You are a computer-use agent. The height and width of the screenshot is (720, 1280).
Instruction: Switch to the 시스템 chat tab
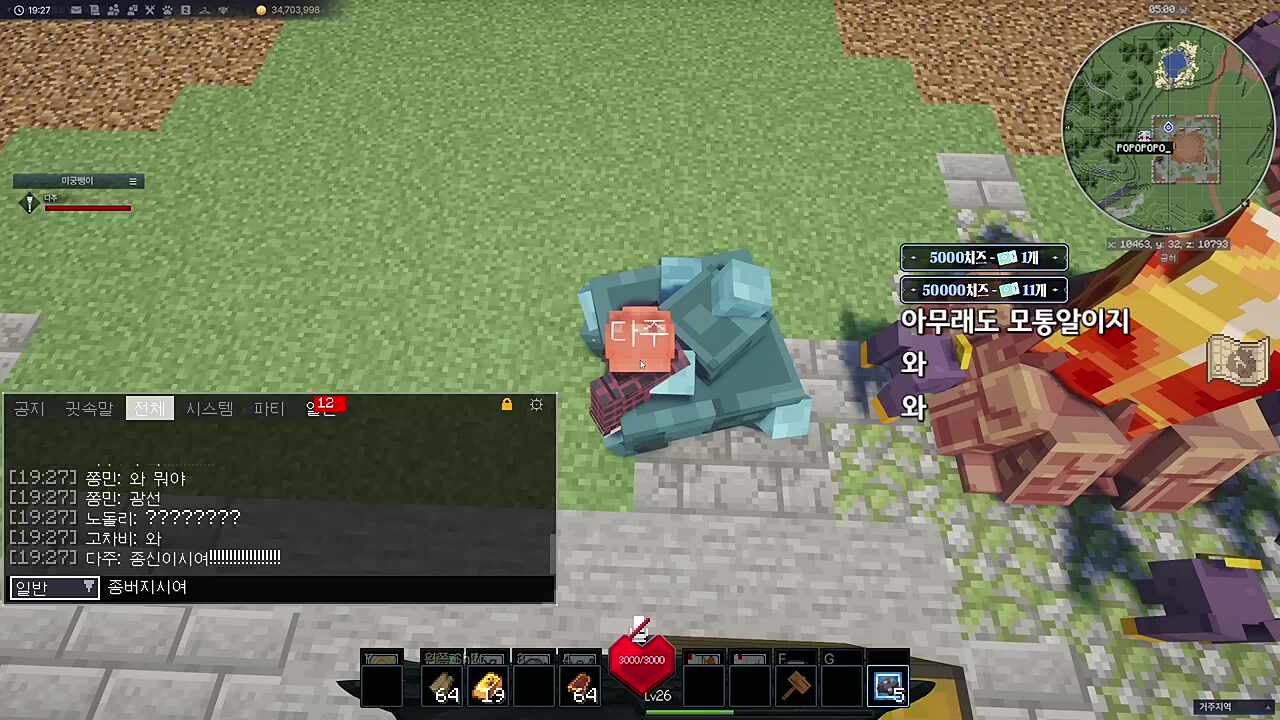pyautogui.click(x=209, y=408)
